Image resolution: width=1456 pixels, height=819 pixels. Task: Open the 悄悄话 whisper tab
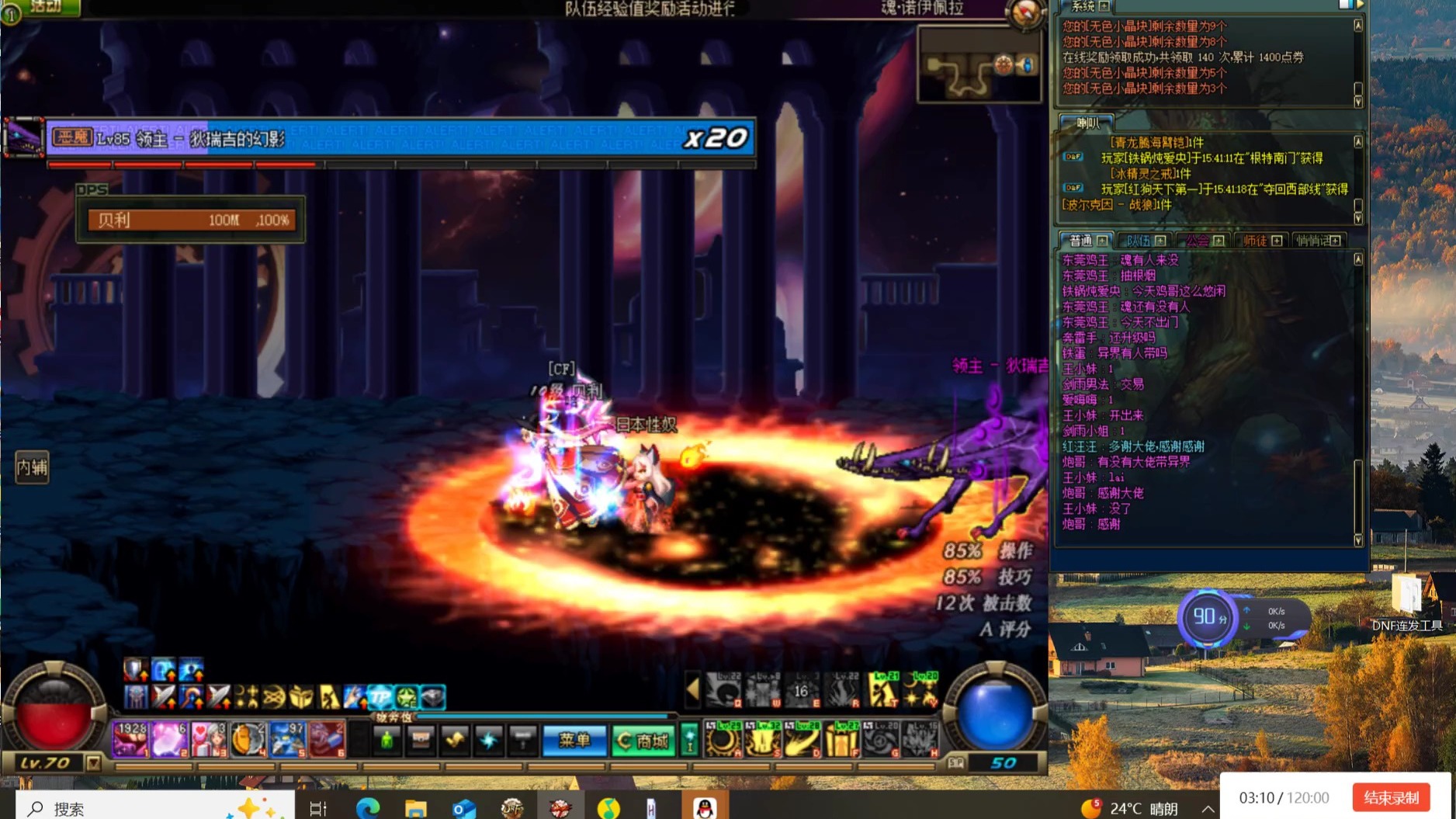[1318, 241]
